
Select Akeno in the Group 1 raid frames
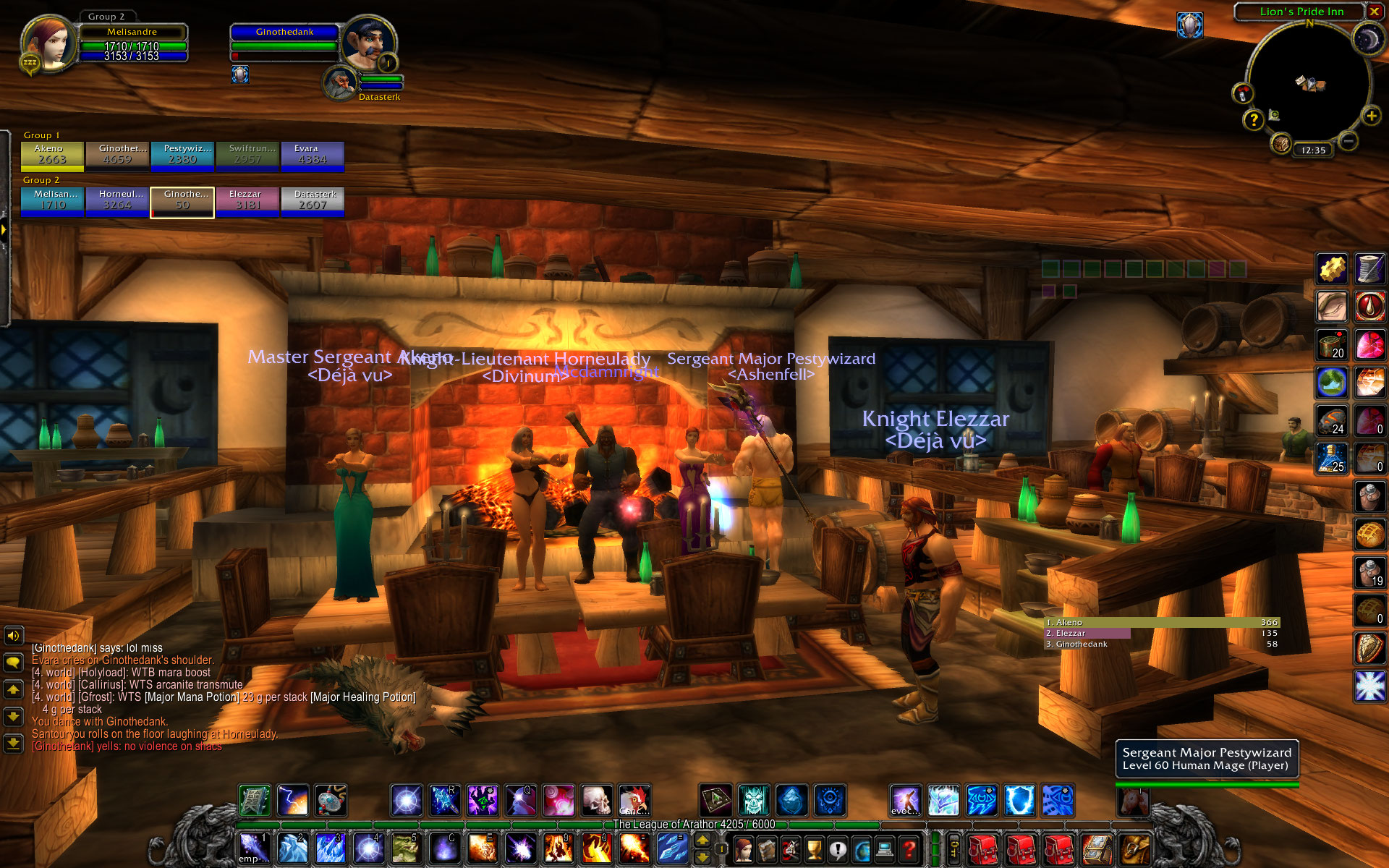[52, 155]
